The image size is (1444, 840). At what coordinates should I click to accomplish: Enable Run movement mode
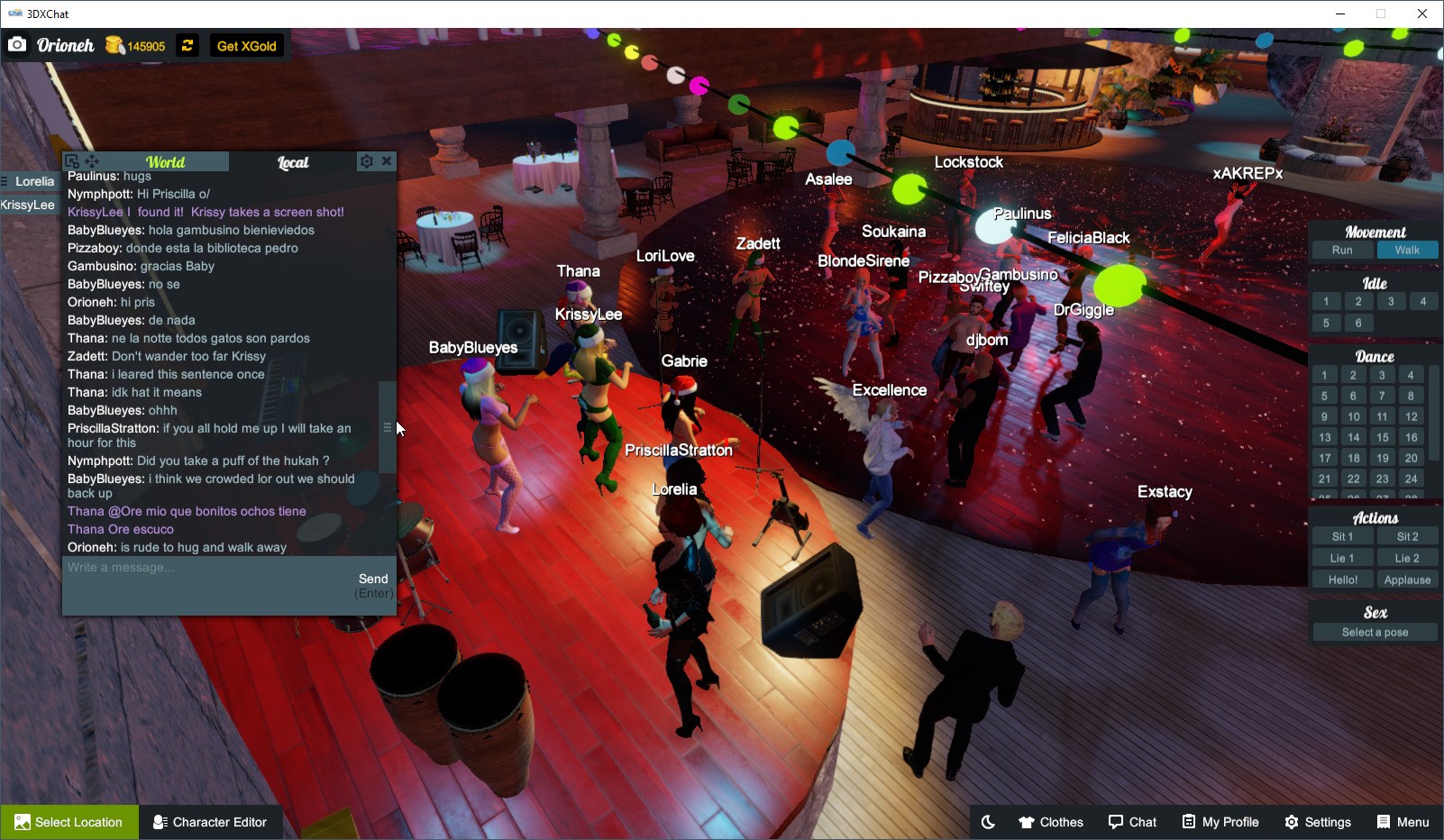pos(1342,250)
